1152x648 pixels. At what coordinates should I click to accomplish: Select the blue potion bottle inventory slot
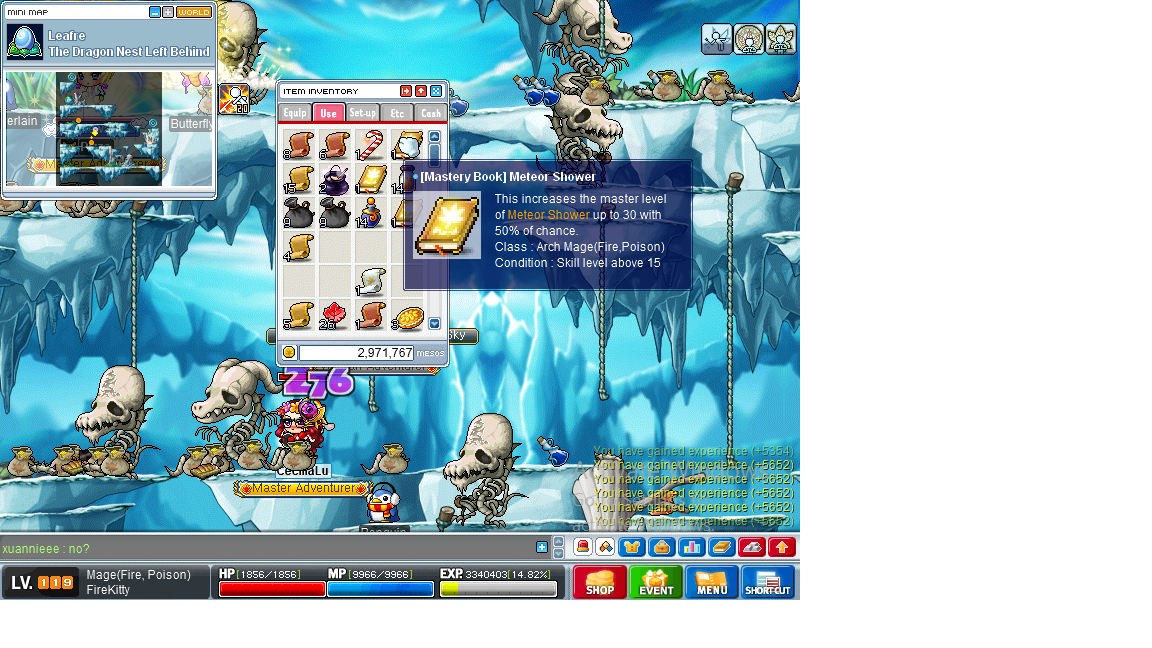coord(370,212)
